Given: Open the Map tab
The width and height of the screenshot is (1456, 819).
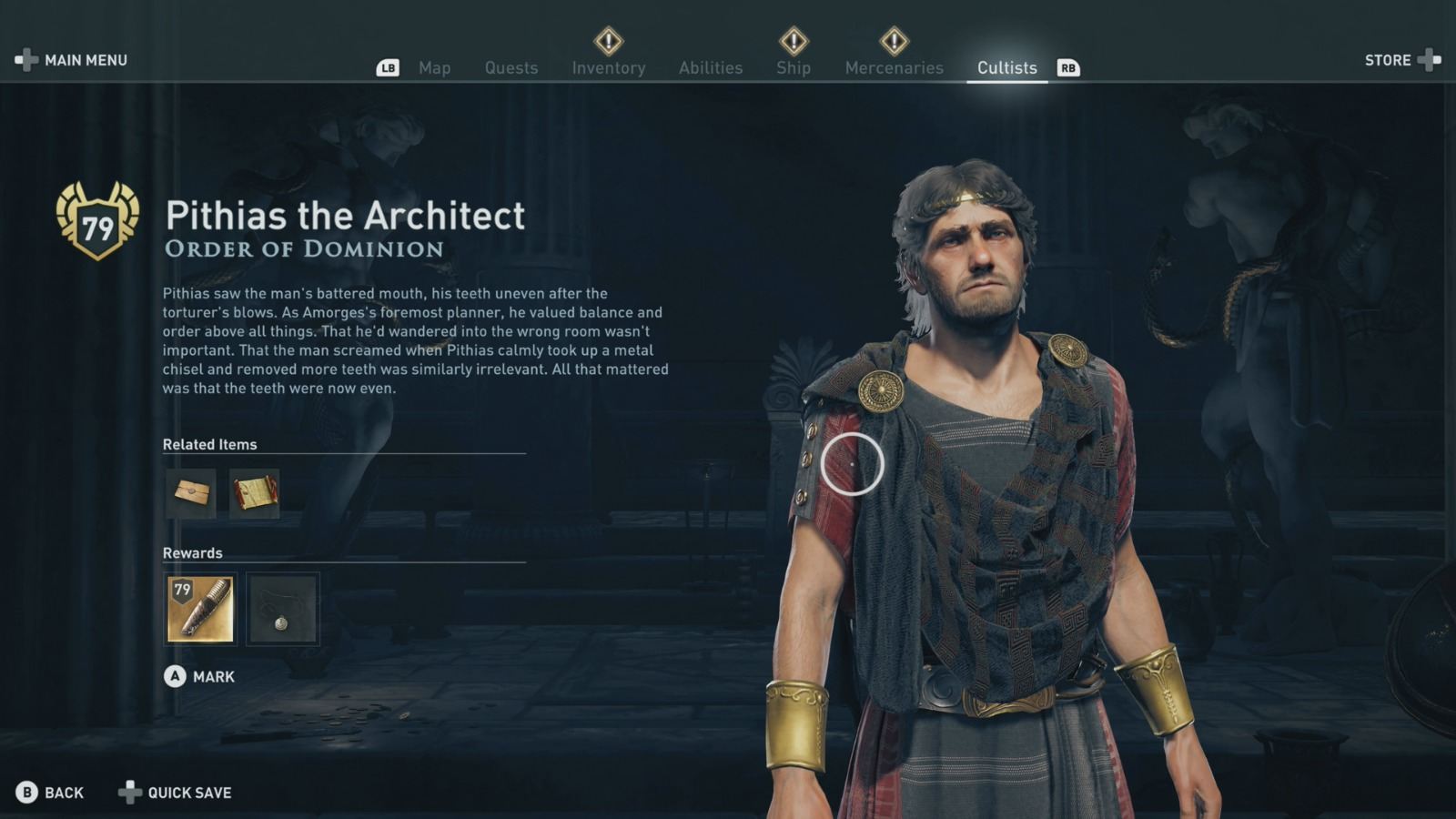Looking at the screenshot, I should (x=434, y=68).
